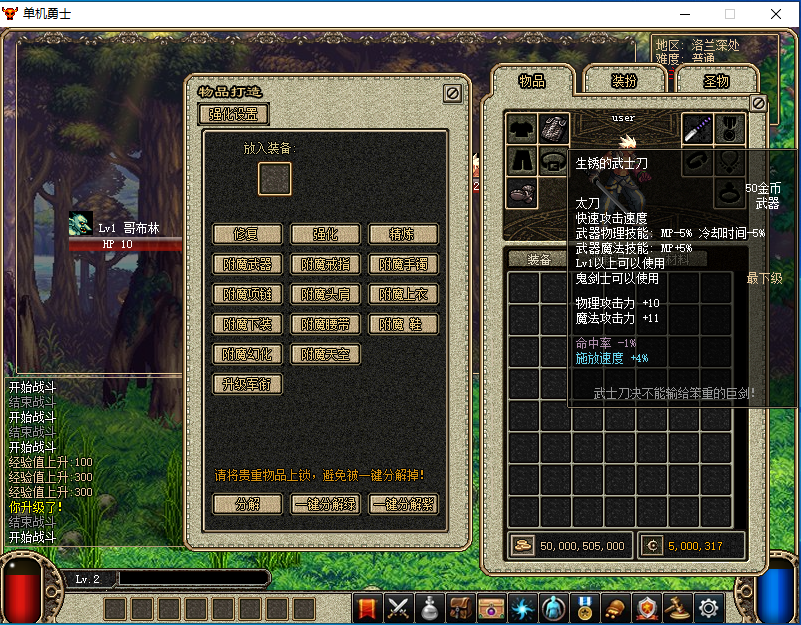Close the 物品打造 crafting panel

point(452,92)
